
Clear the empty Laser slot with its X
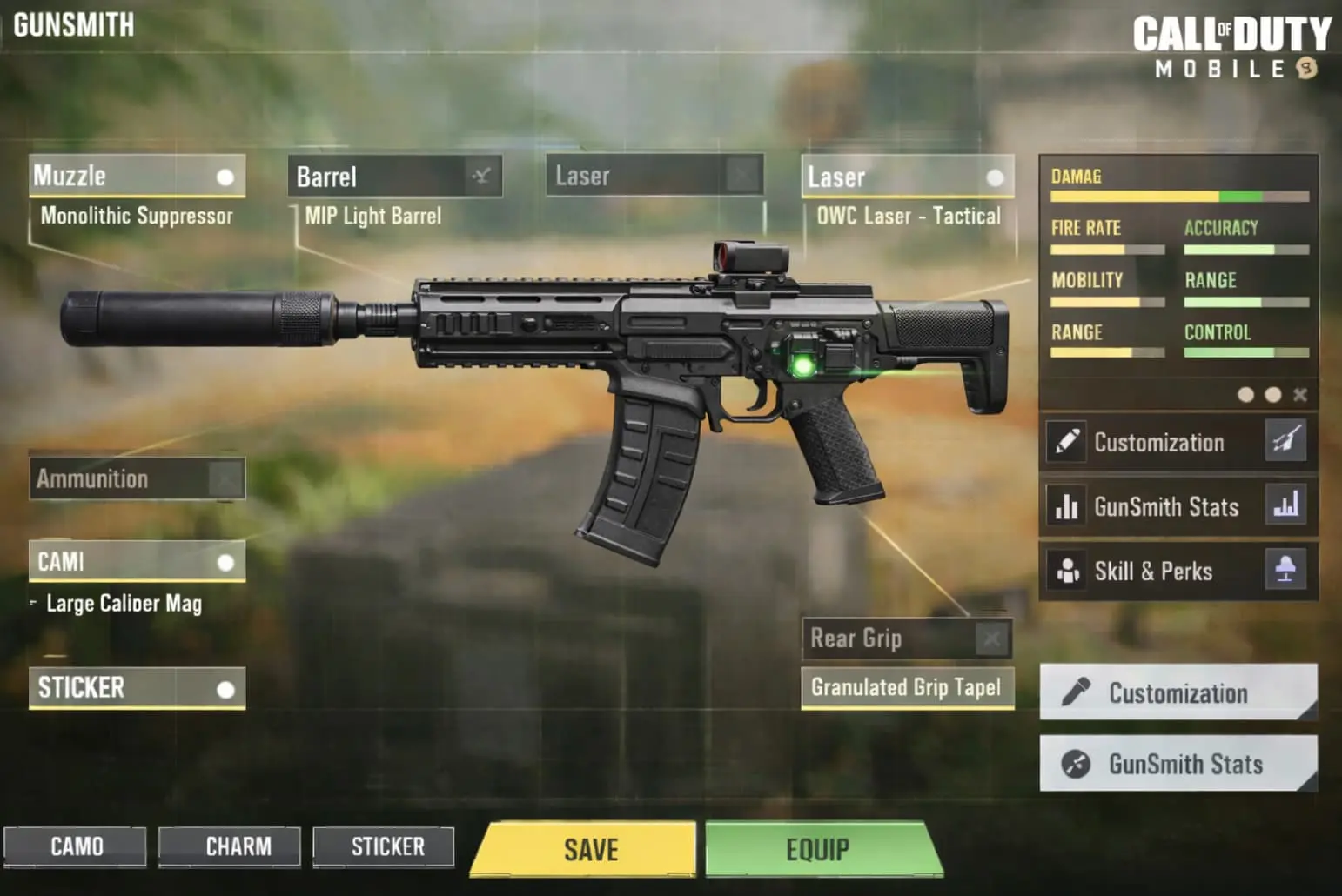741,176
